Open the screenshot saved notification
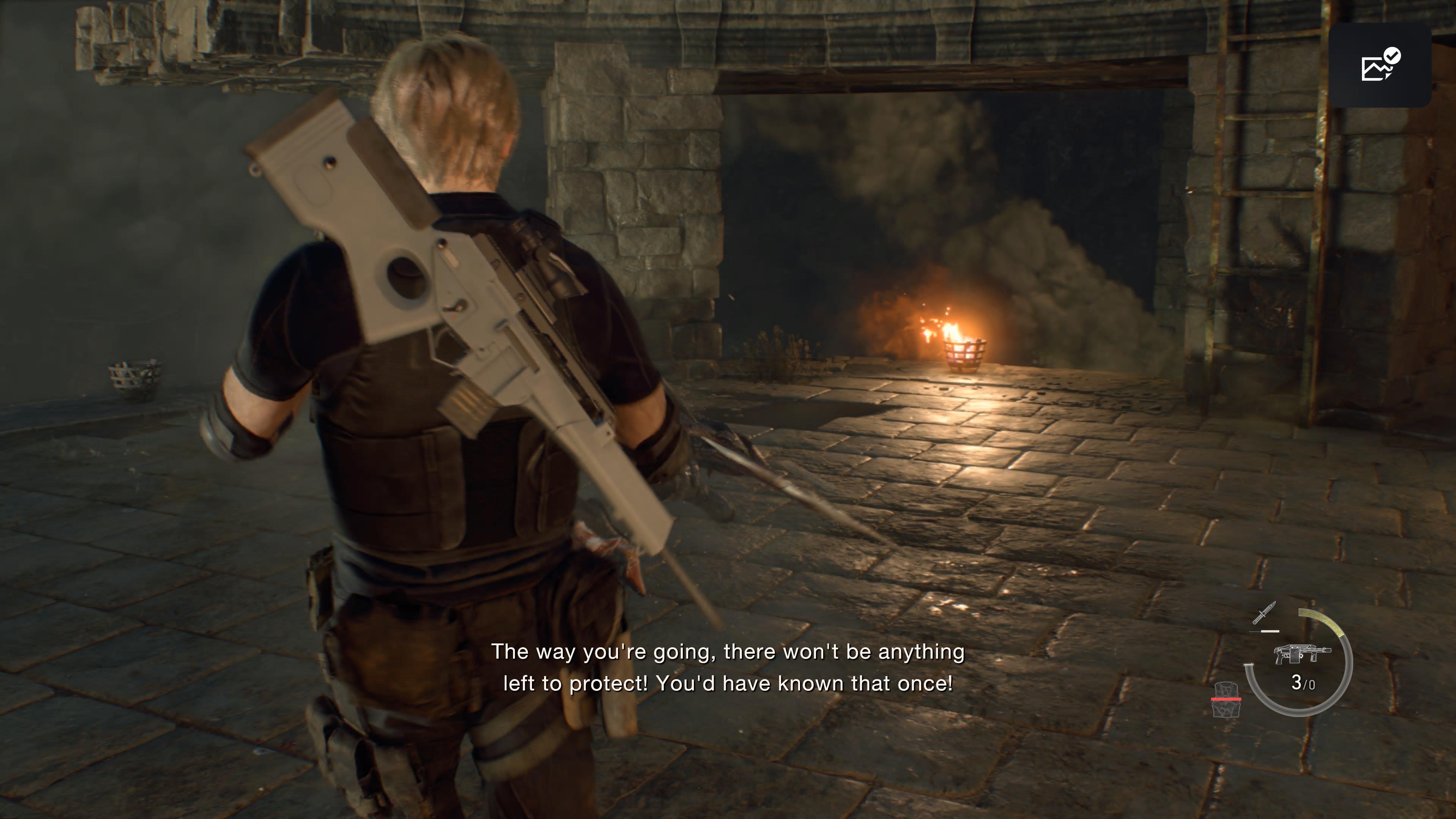Viewport: 1456px width, 819px height. click(x=1380, y=65)
